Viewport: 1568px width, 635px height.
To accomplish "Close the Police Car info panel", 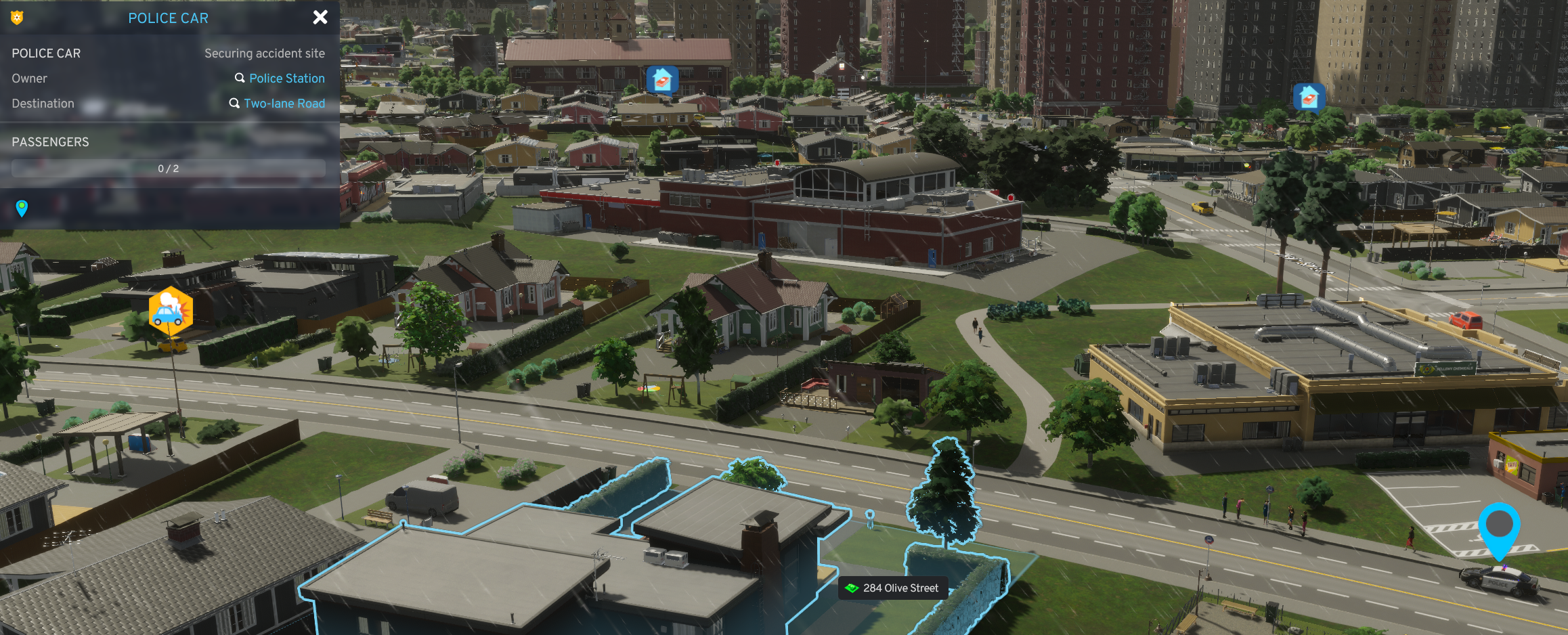I will (320, 18).
